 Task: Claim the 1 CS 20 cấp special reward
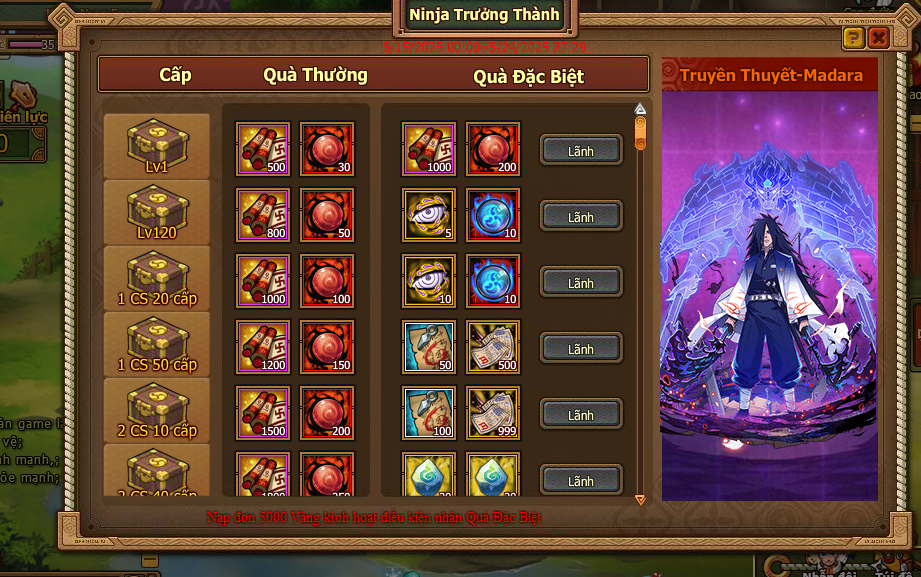click(581, 283)
